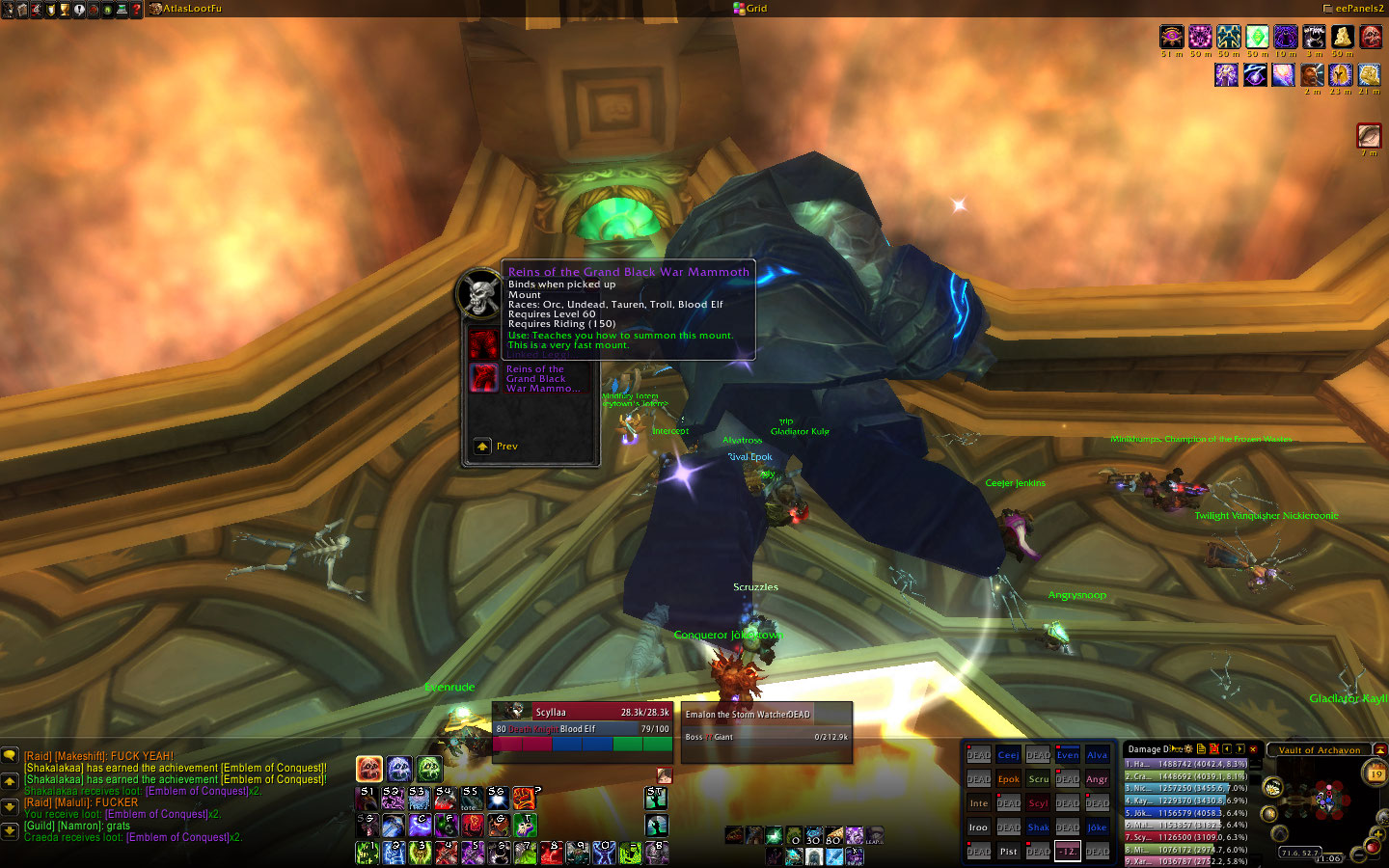1389x868 pixels.
Task: Zoom in the minimap
Action: 1378,834
